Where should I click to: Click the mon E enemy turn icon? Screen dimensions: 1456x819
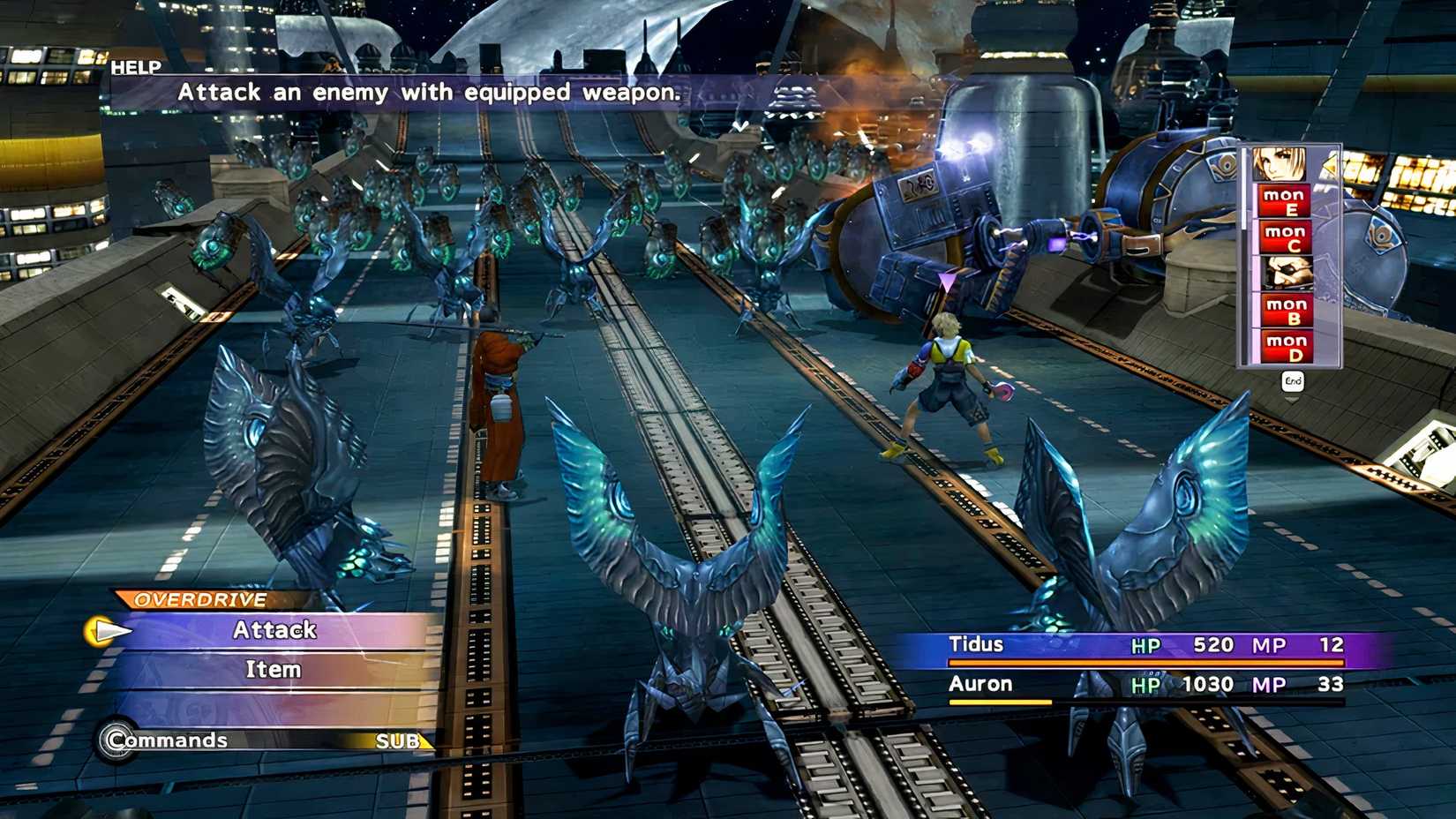(x=1285, y=200)
